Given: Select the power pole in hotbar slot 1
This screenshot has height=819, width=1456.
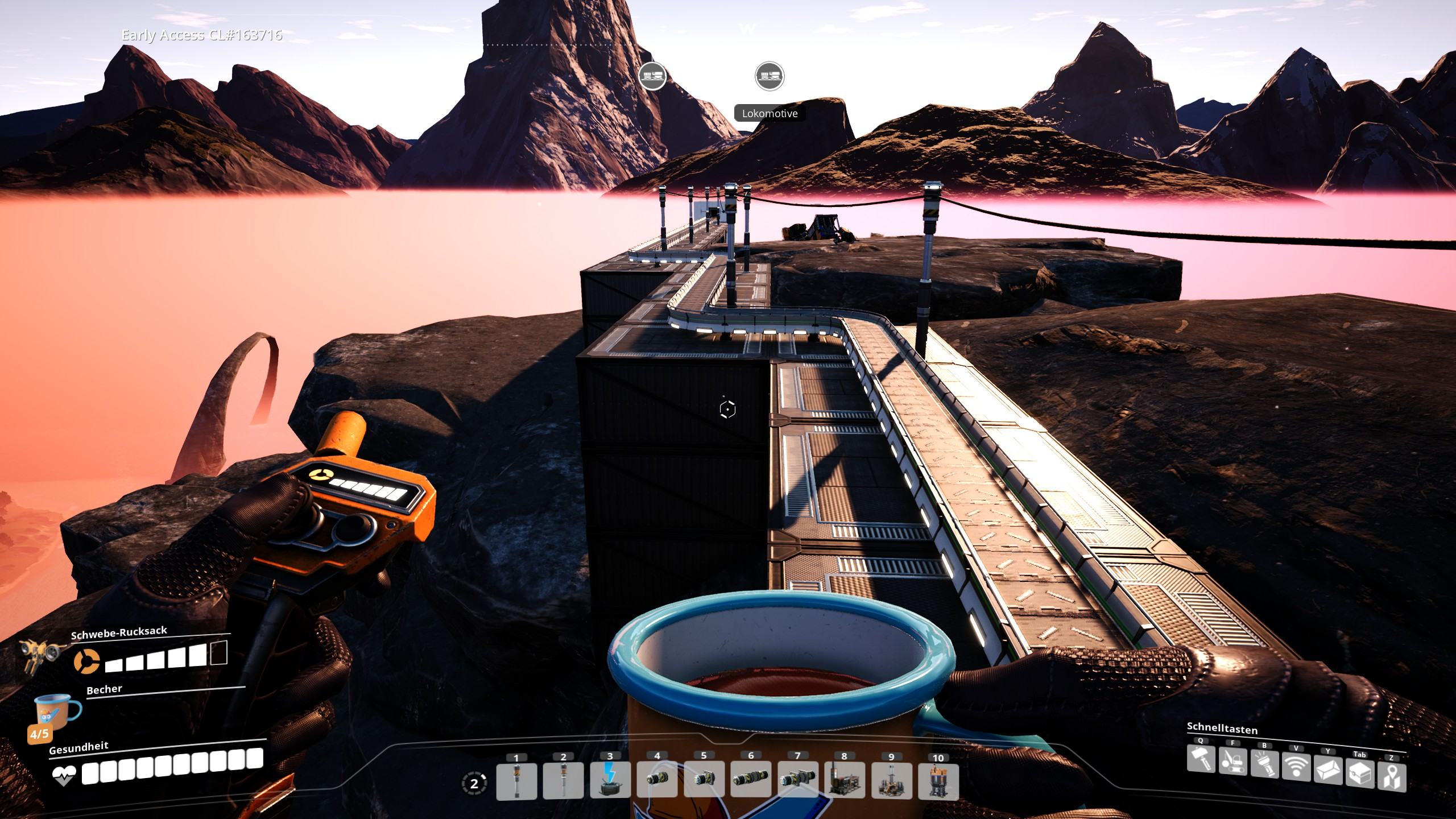Looking at the screenshot, I should [x=516, y=780].
